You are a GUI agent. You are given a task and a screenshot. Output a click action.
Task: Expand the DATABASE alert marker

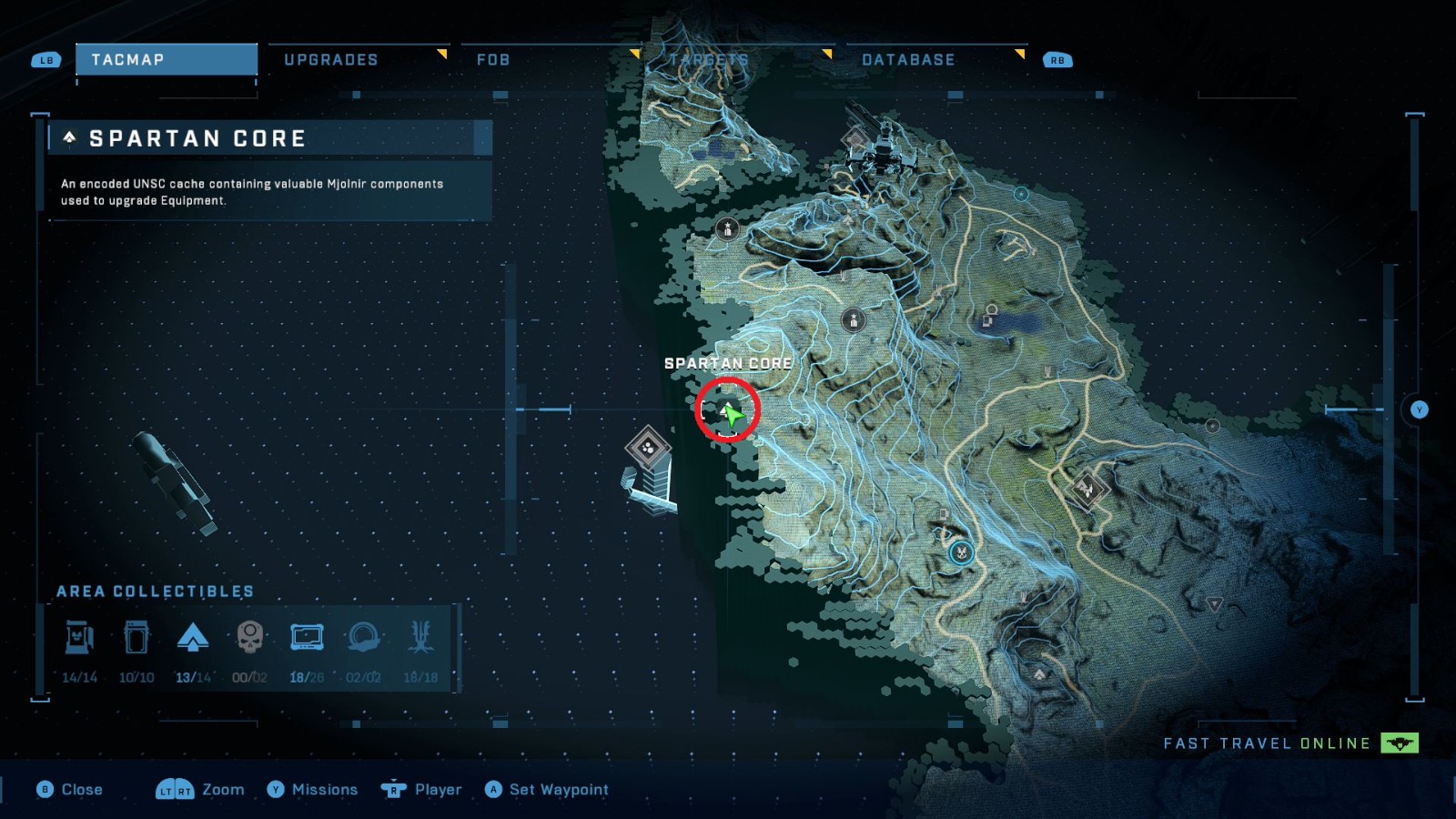click(1020, 54)
